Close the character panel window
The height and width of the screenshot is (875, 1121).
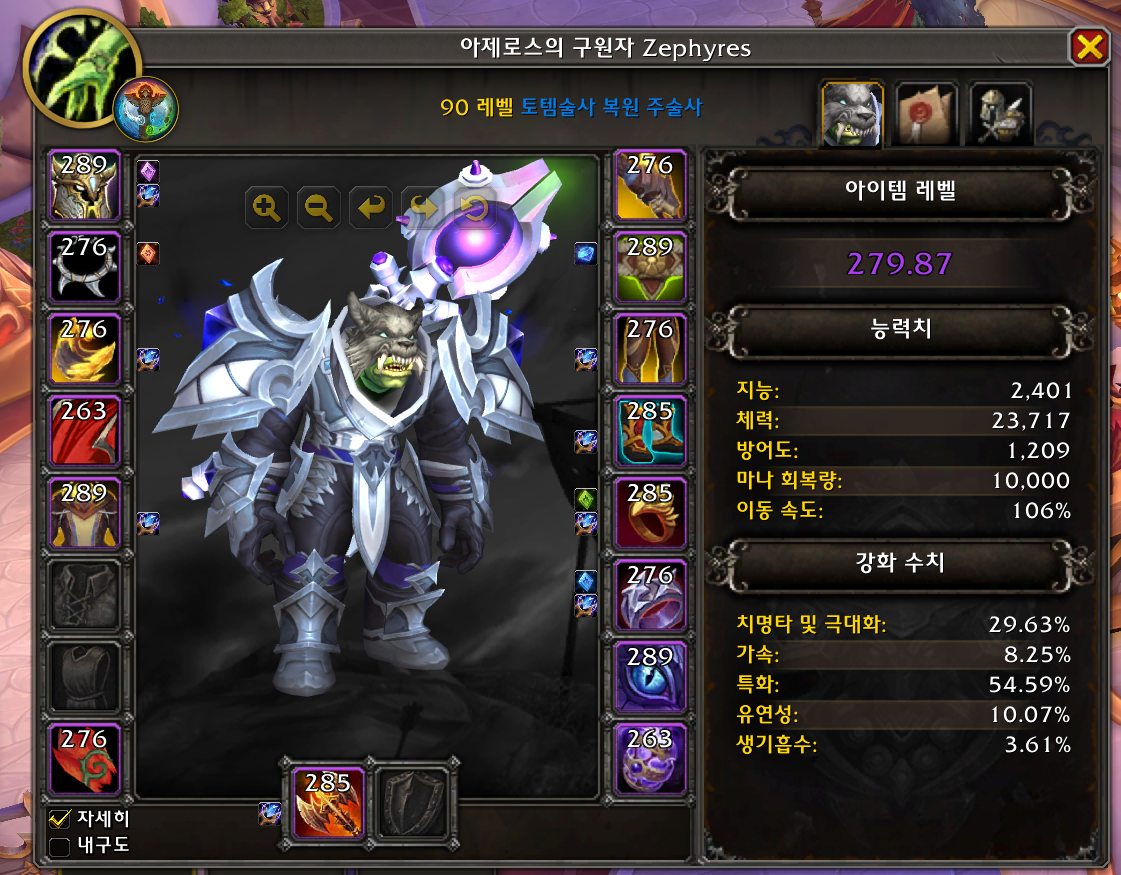click(1089, 47)
